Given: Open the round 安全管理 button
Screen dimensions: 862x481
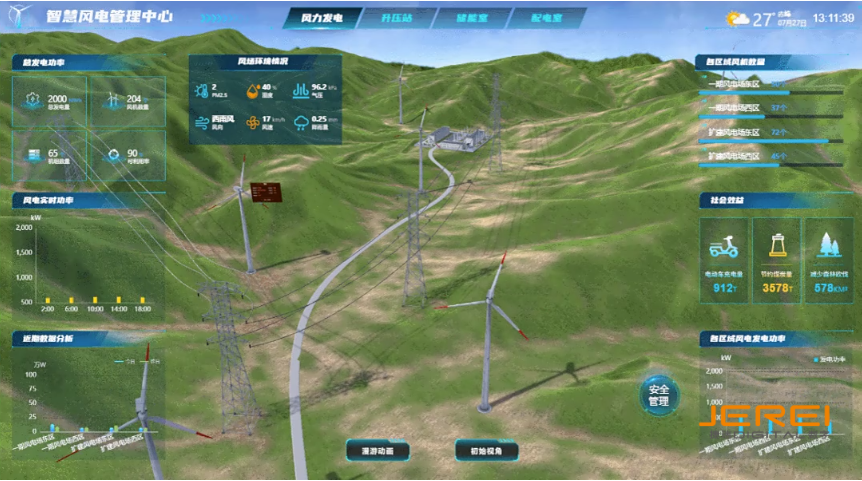Looking at the screenshot, I should tap(658, 395).
